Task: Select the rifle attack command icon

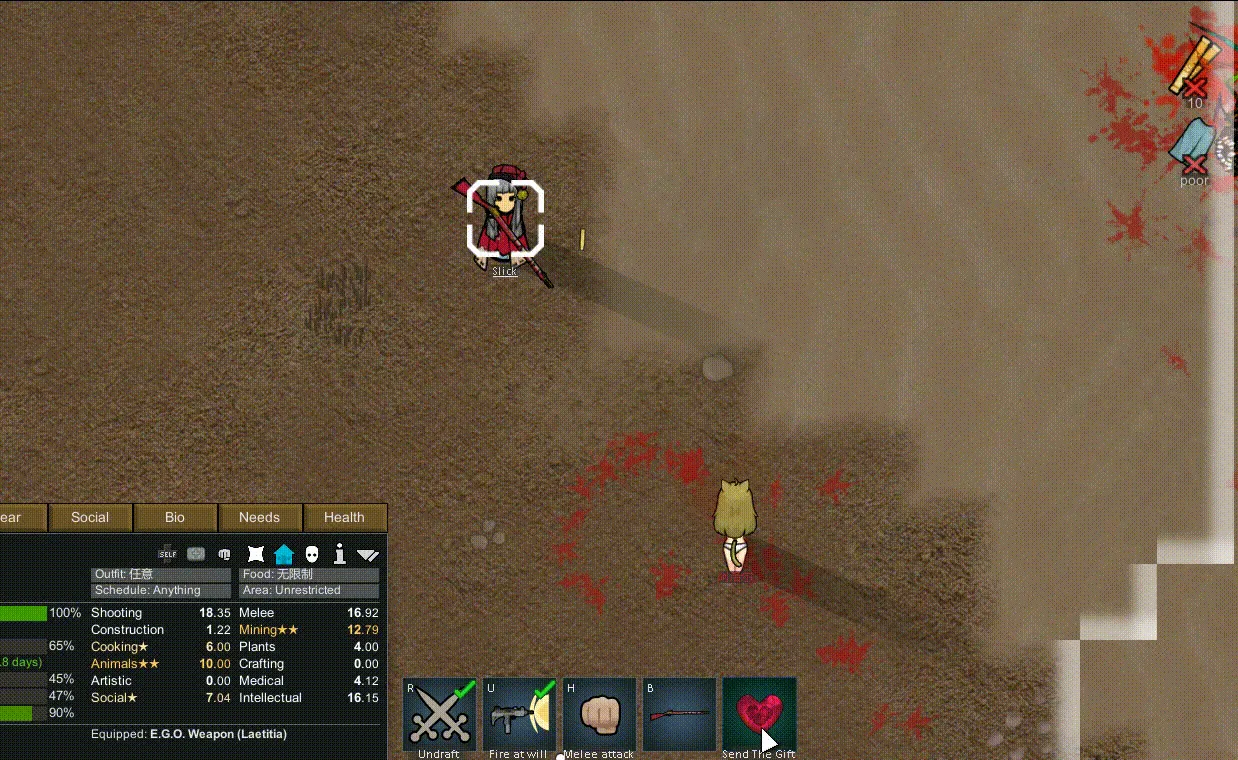Action: (x=680, y=714)
